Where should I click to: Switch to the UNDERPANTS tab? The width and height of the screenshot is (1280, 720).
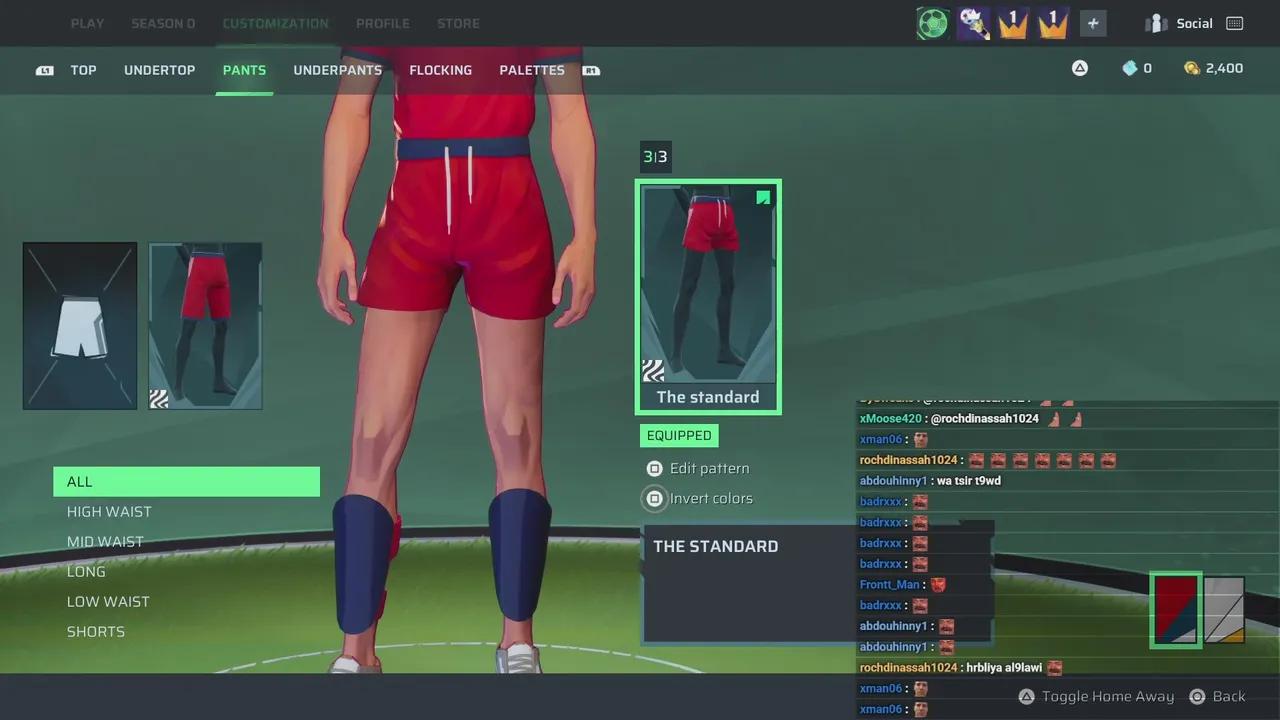(x=337, y=70)
